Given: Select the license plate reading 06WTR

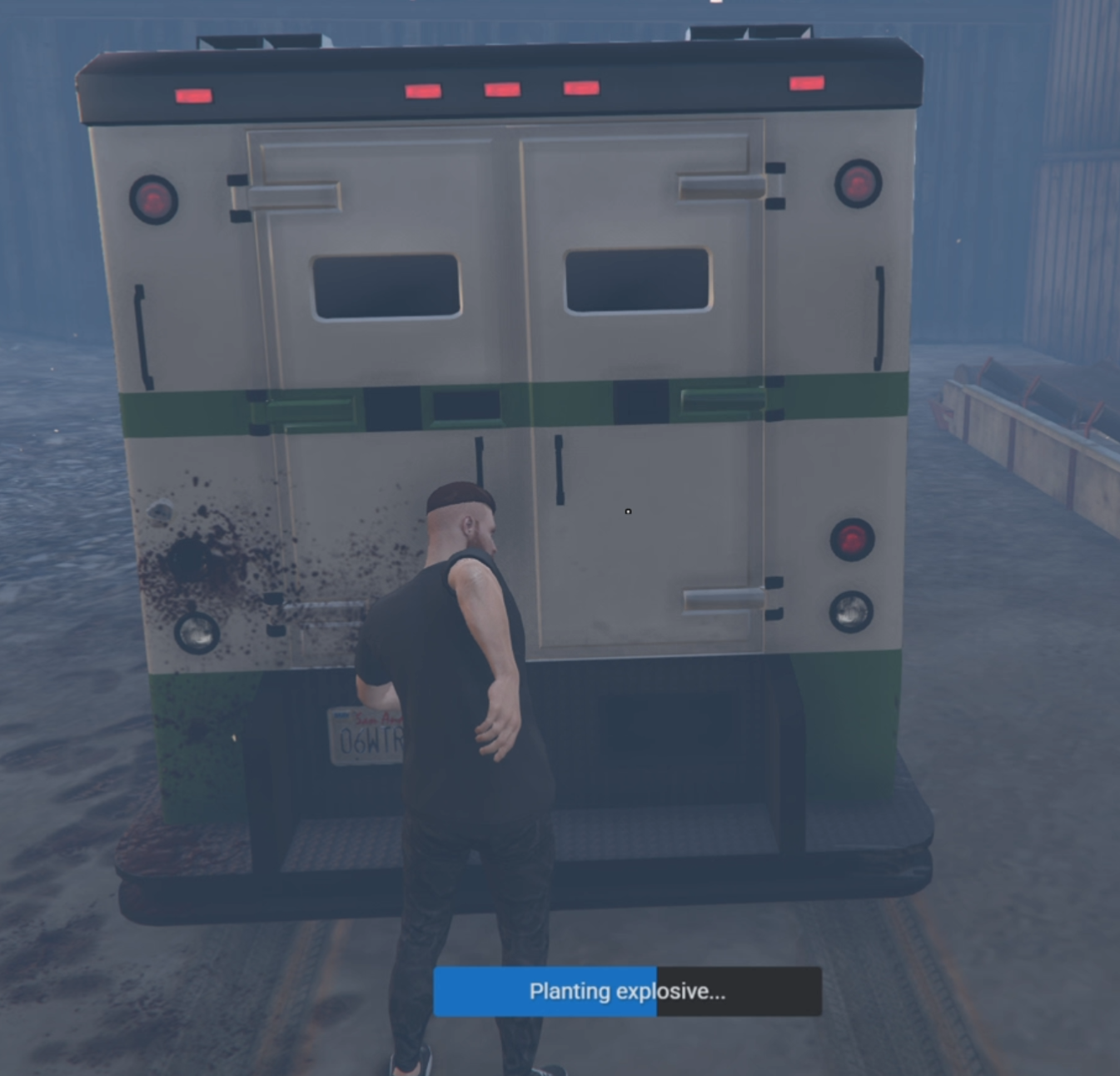Looking at the screenshot, I should tap(365, 737).
